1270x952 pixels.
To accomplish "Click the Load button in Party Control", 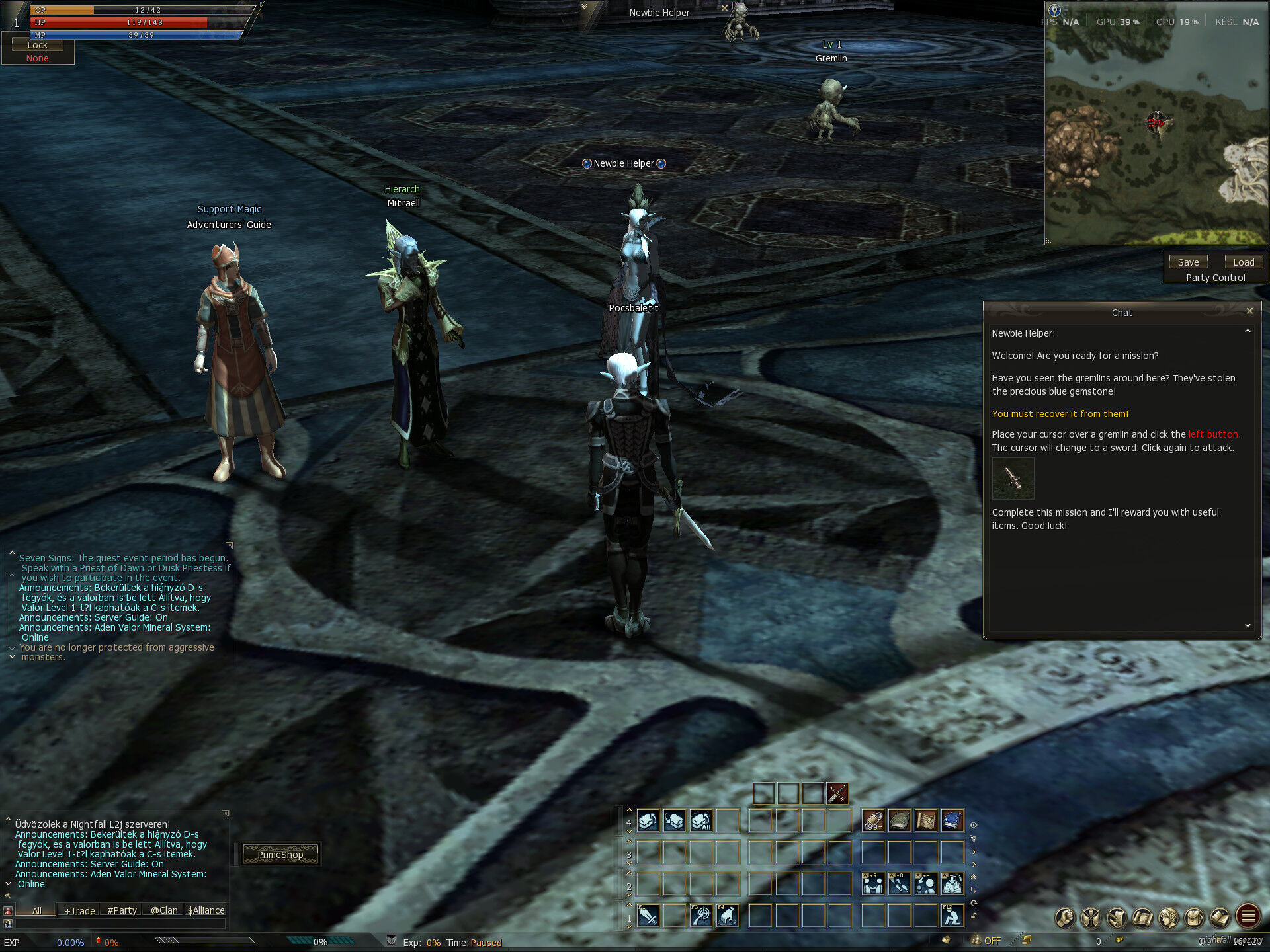I will tap(1244, 262).
